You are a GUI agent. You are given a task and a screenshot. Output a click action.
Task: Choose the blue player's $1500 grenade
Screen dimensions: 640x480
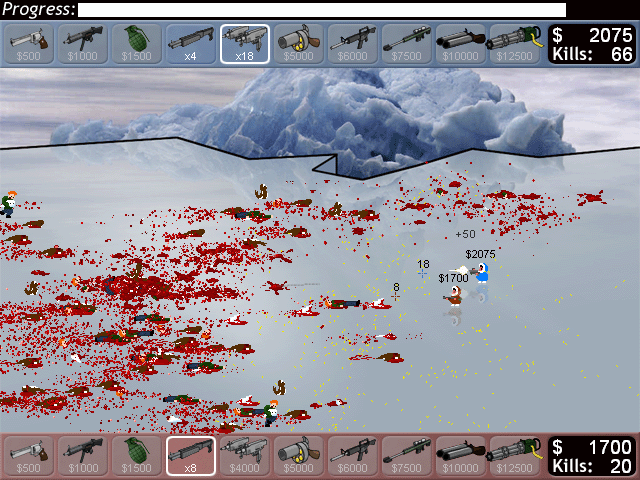coord(138,45)
